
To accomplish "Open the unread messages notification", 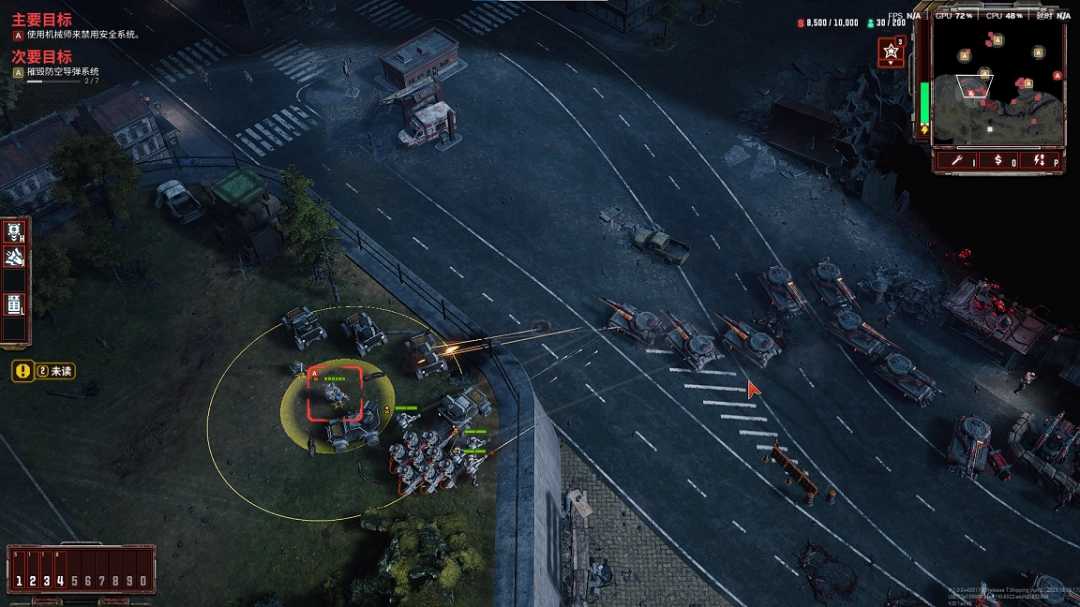I will 43,371.
